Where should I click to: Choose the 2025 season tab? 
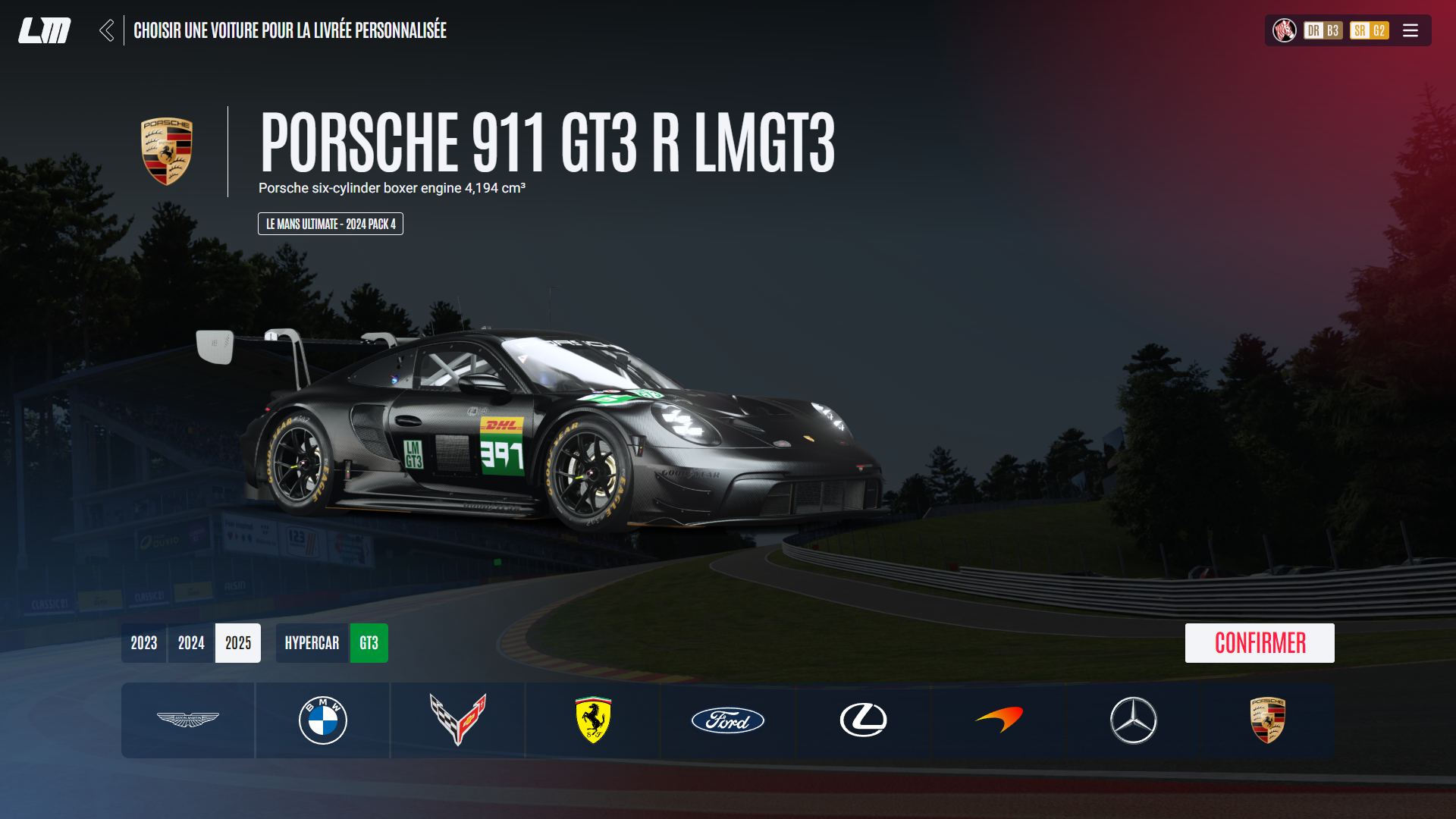(x=238, y=643)
